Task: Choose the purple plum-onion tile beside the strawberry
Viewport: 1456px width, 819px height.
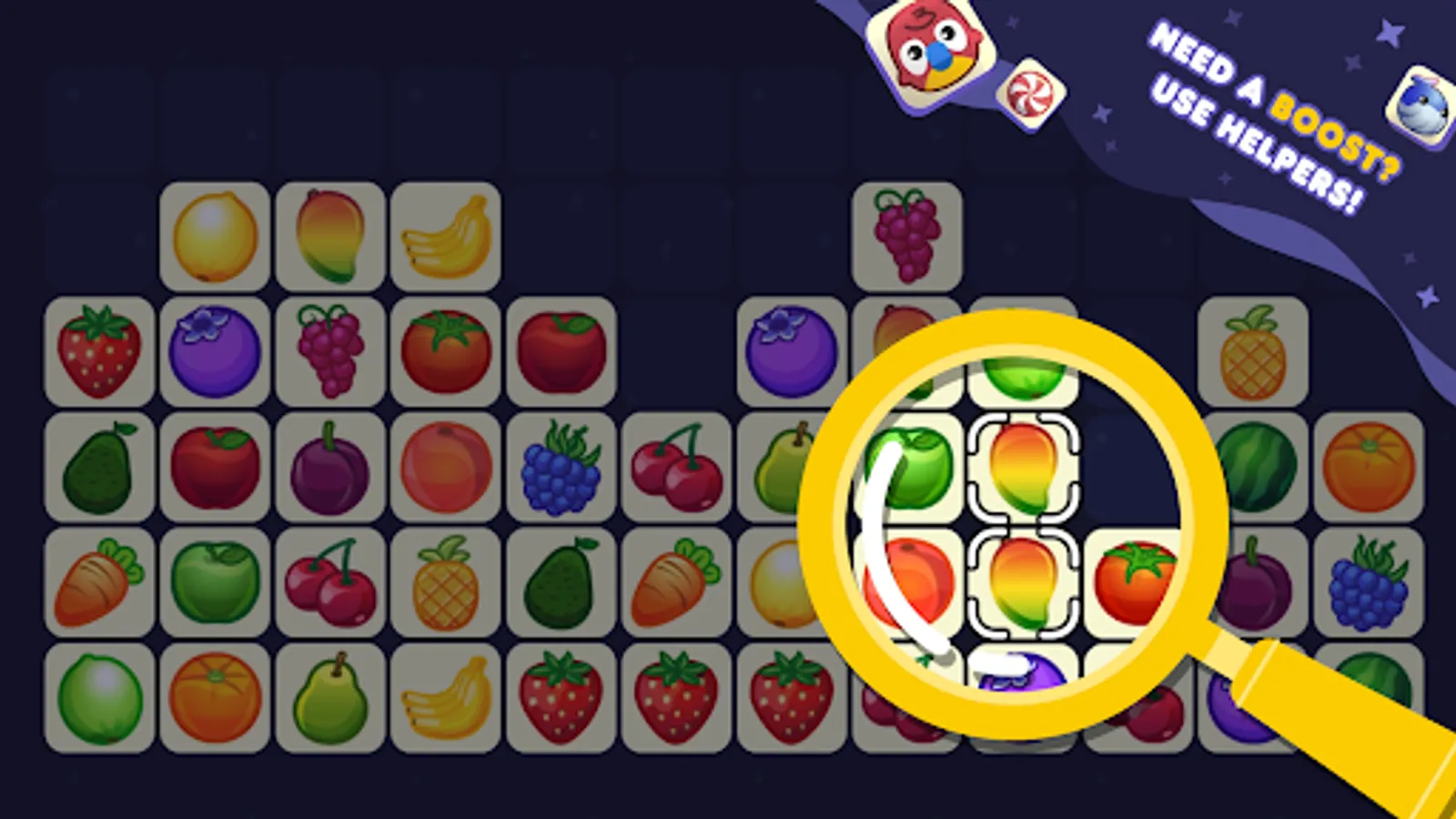Action: (216, 353)
